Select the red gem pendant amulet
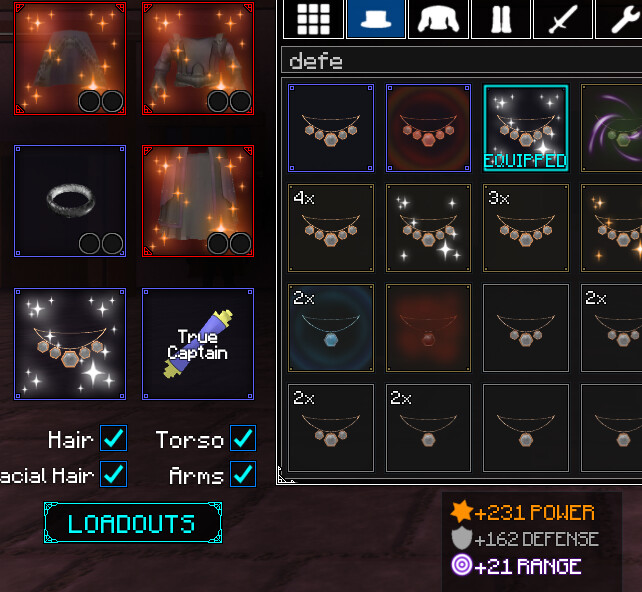The width and height of the screenshot is (642, 592). pos(429,328)
